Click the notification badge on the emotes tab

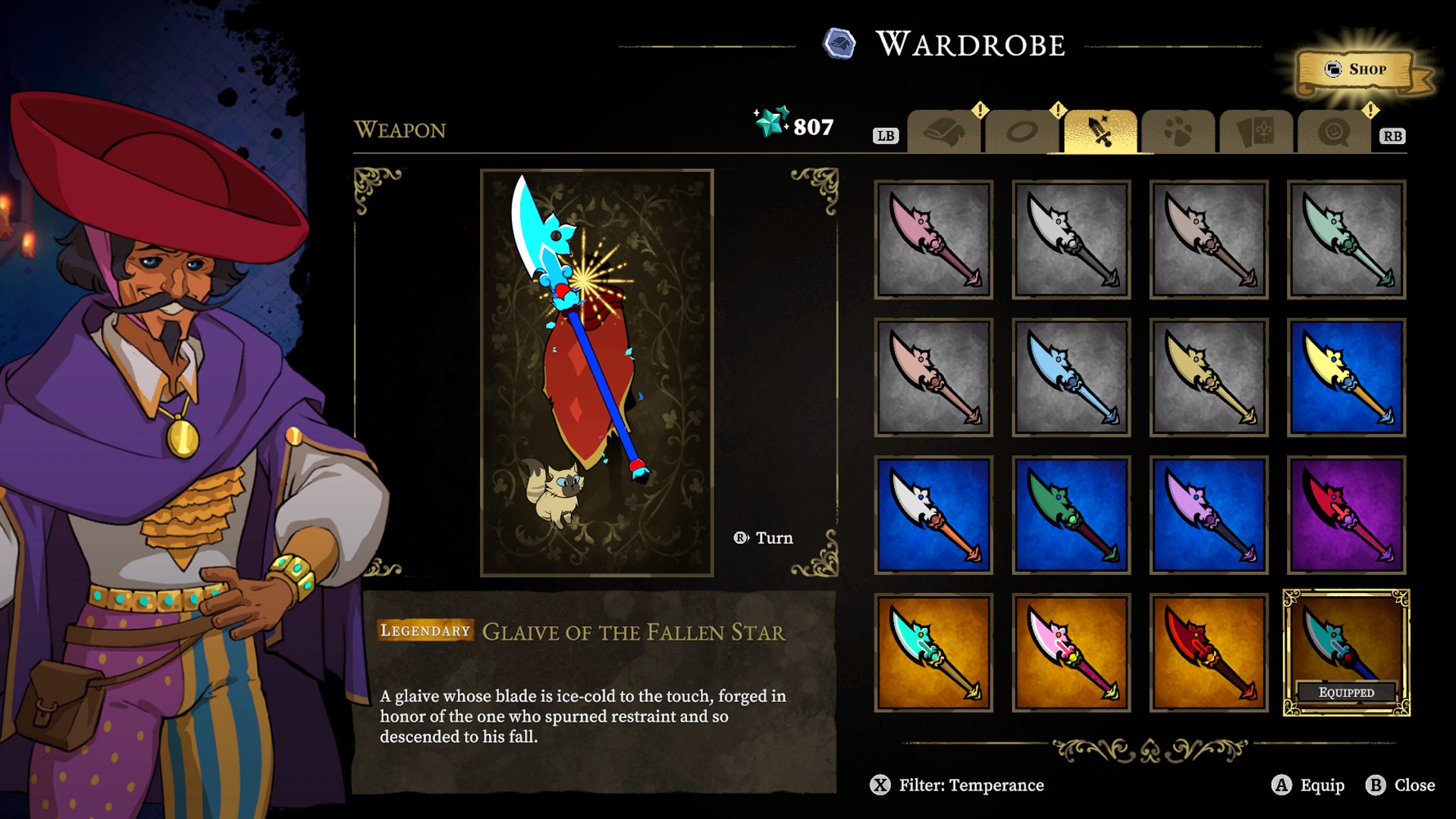click(1370, 108)
